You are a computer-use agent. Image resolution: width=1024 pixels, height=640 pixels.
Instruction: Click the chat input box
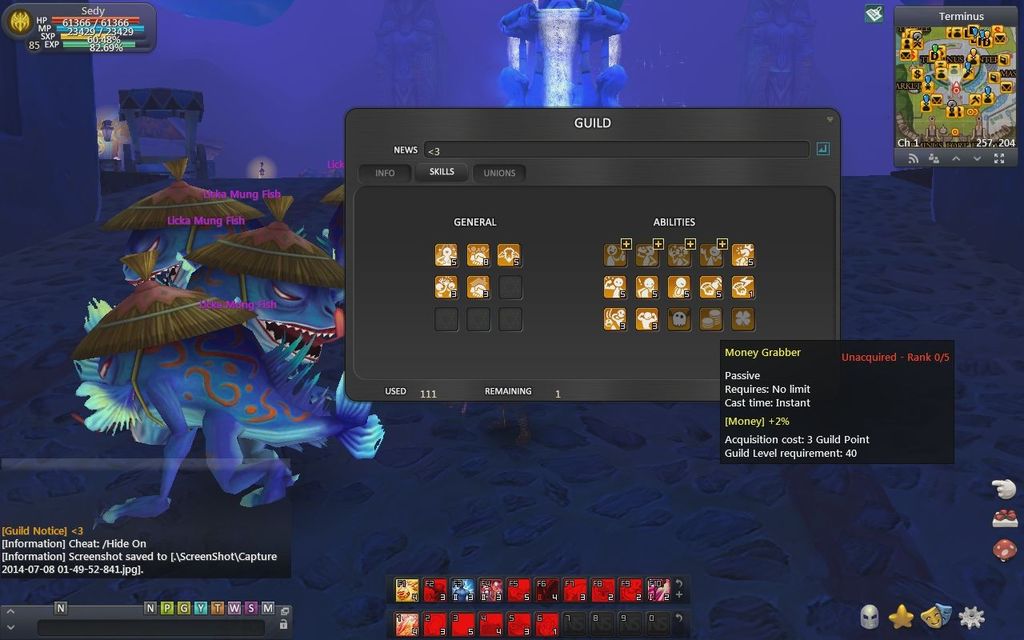pos(150,627)
